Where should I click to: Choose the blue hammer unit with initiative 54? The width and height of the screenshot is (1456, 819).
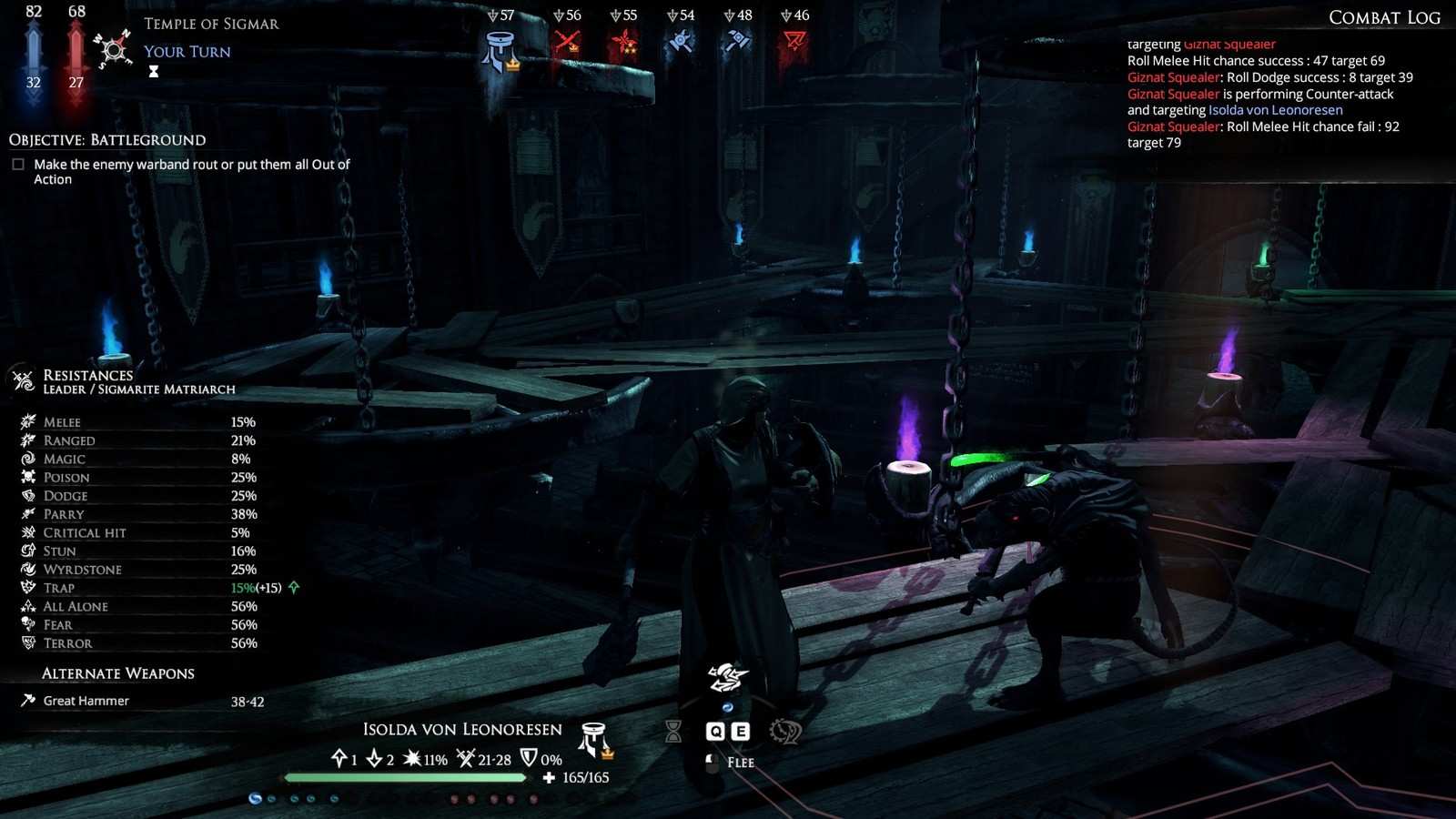coord(681,42)
